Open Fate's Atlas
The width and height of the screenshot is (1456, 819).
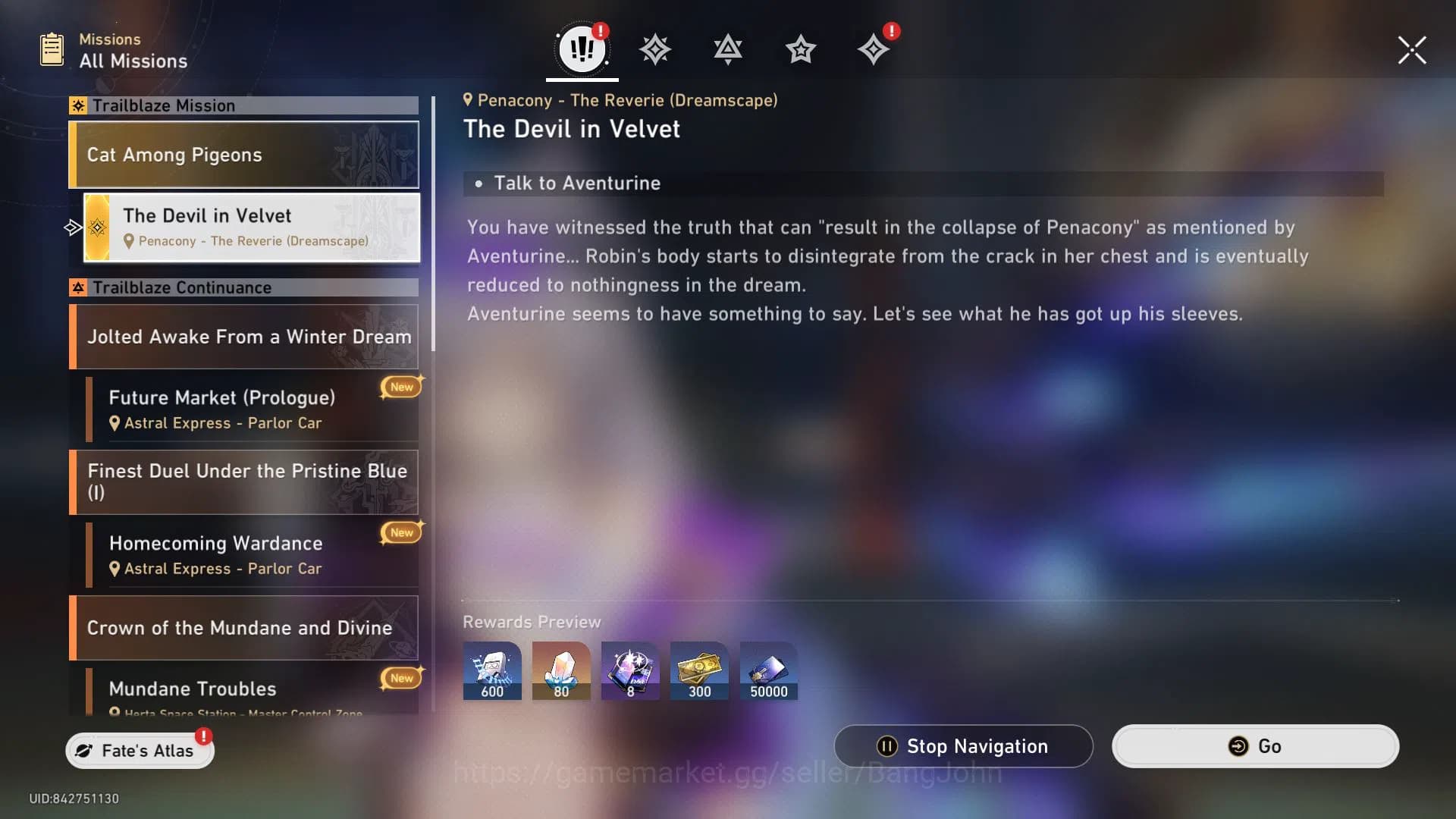click(140, 750)
